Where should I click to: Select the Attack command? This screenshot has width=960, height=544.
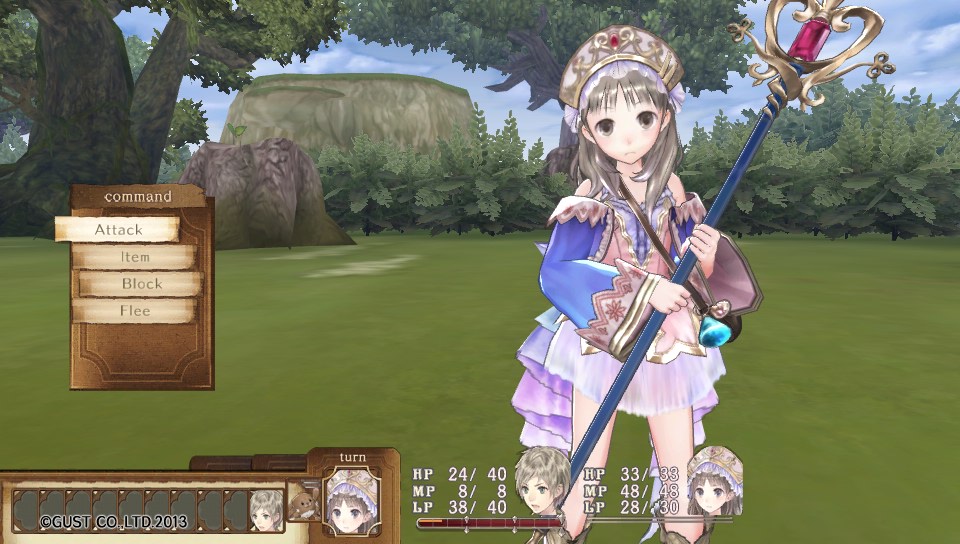click(x=118, y=229)
